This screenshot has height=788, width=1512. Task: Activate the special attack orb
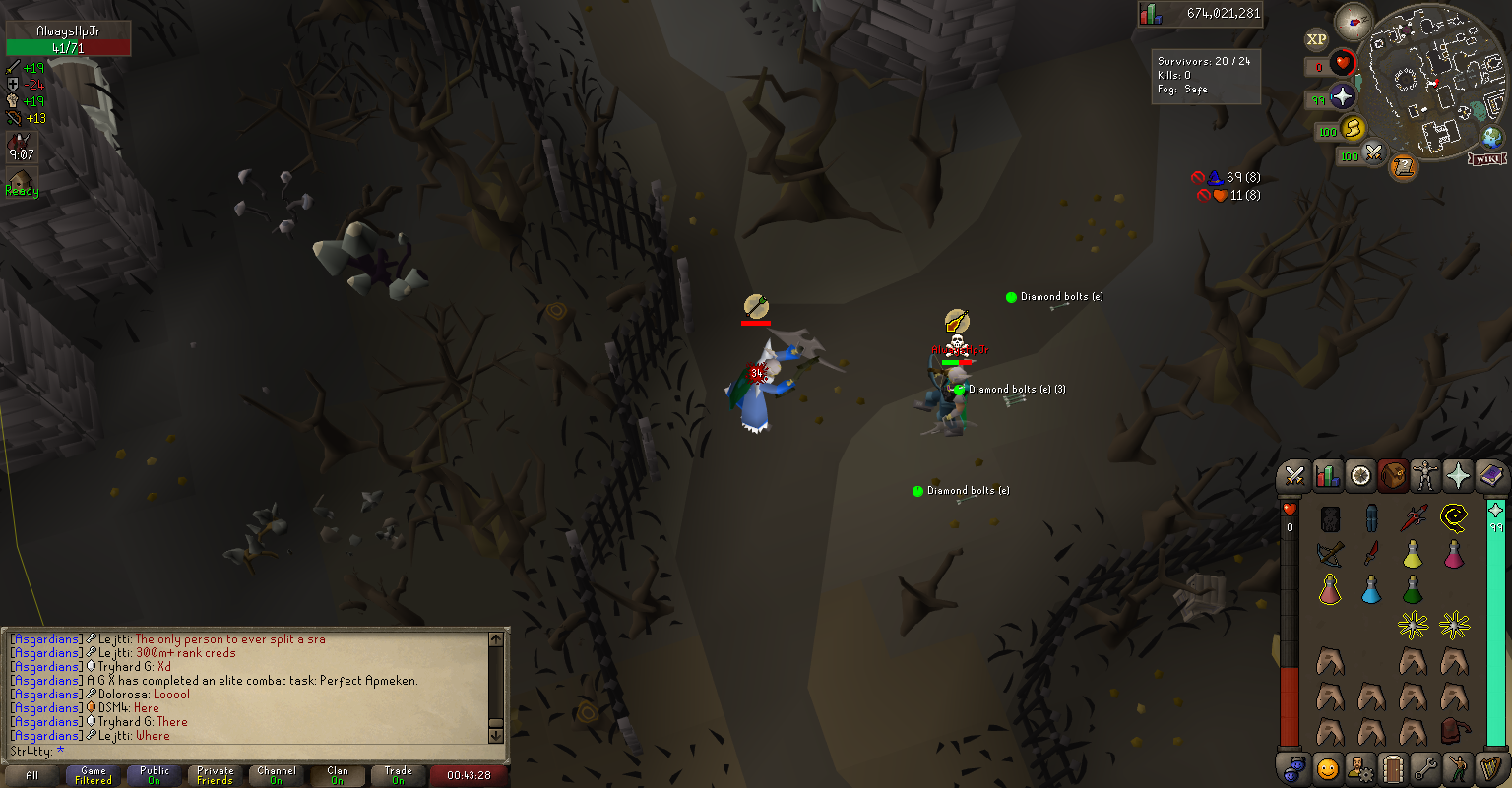click(x=1373, y=153)
